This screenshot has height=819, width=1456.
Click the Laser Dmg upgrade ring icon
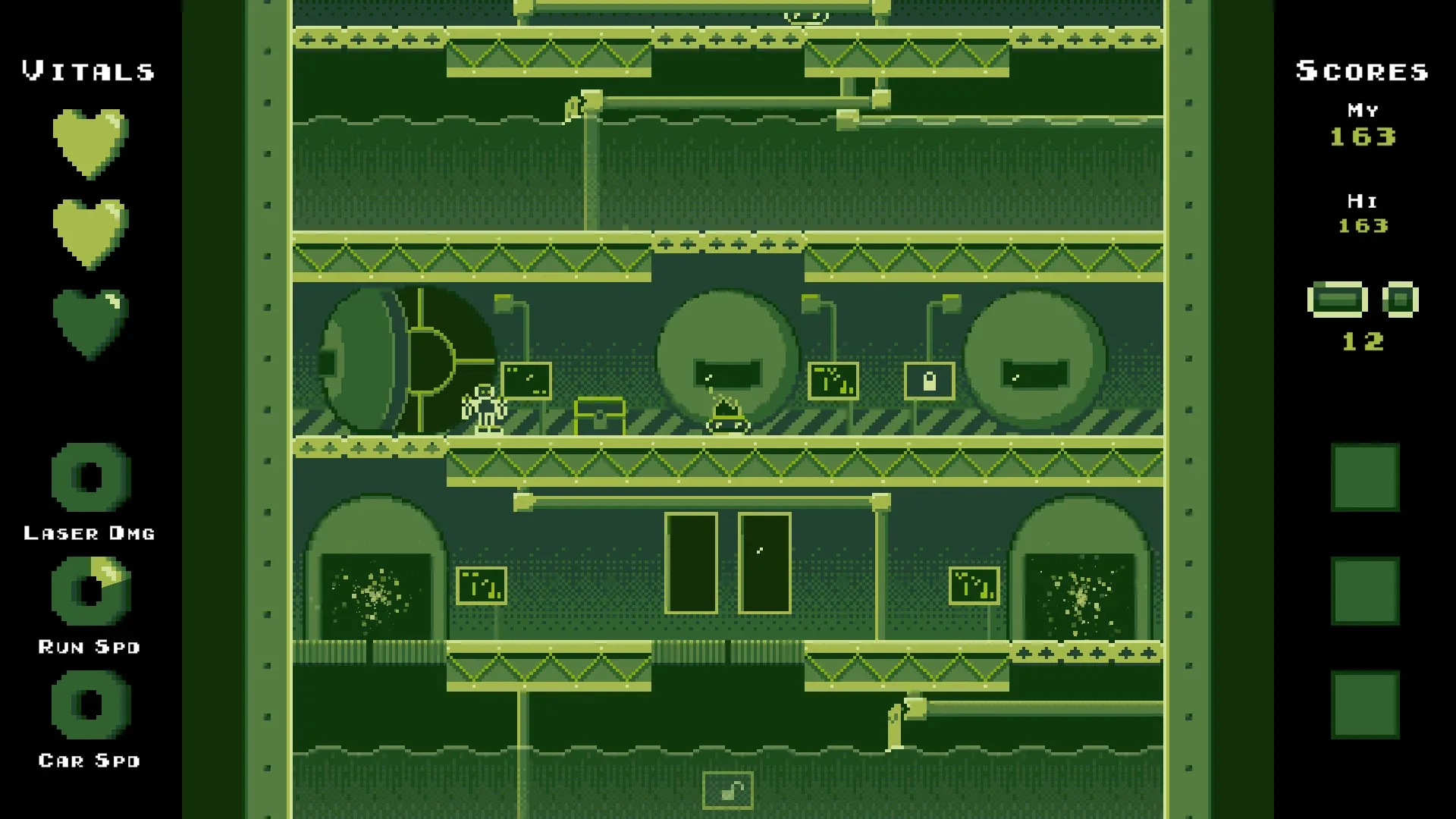click(87, 478)
